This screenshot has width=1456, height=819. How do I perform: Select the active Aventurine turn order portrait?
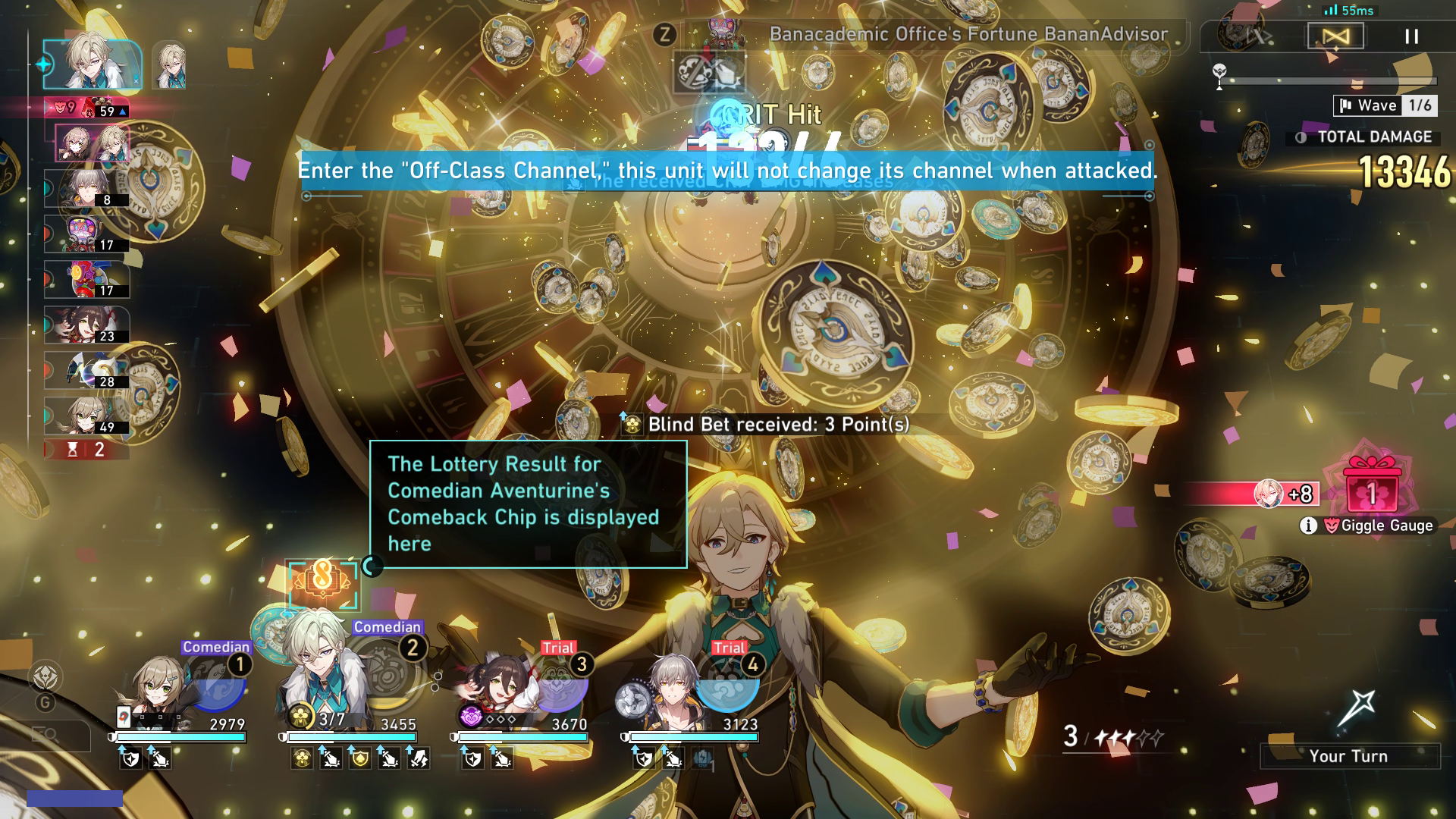tap(91, 64)
